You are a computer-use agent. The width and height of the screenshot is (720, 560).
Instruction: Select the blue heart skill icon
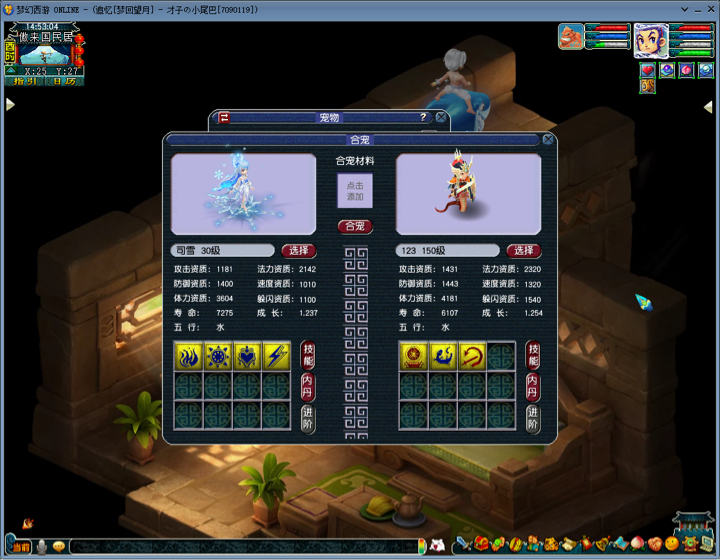click(x=247, y=357)
